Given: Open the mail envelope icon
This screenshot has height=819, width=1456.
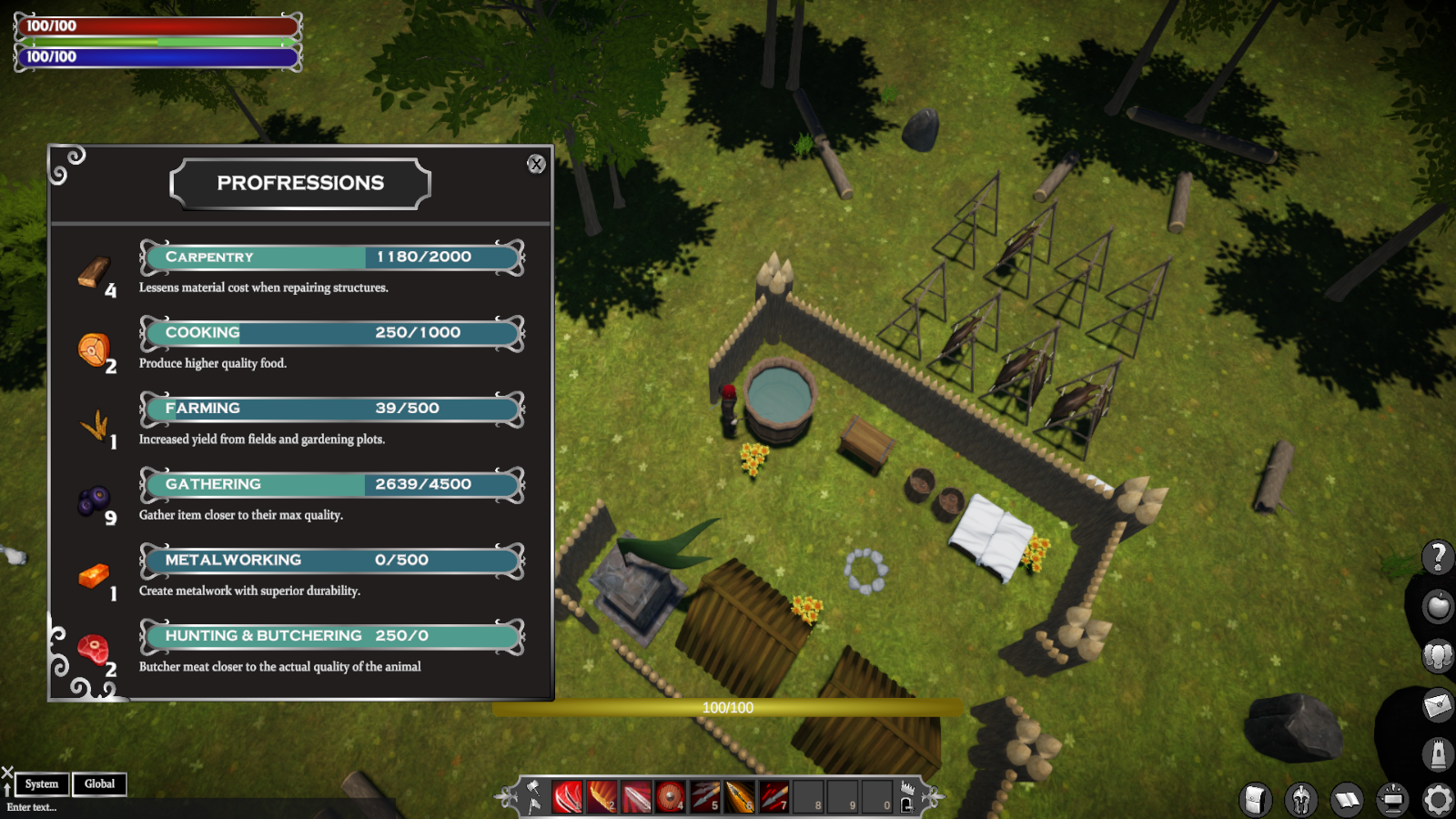Looking at the screenshot, I should pyautogui.click(x=1438, y=704).
